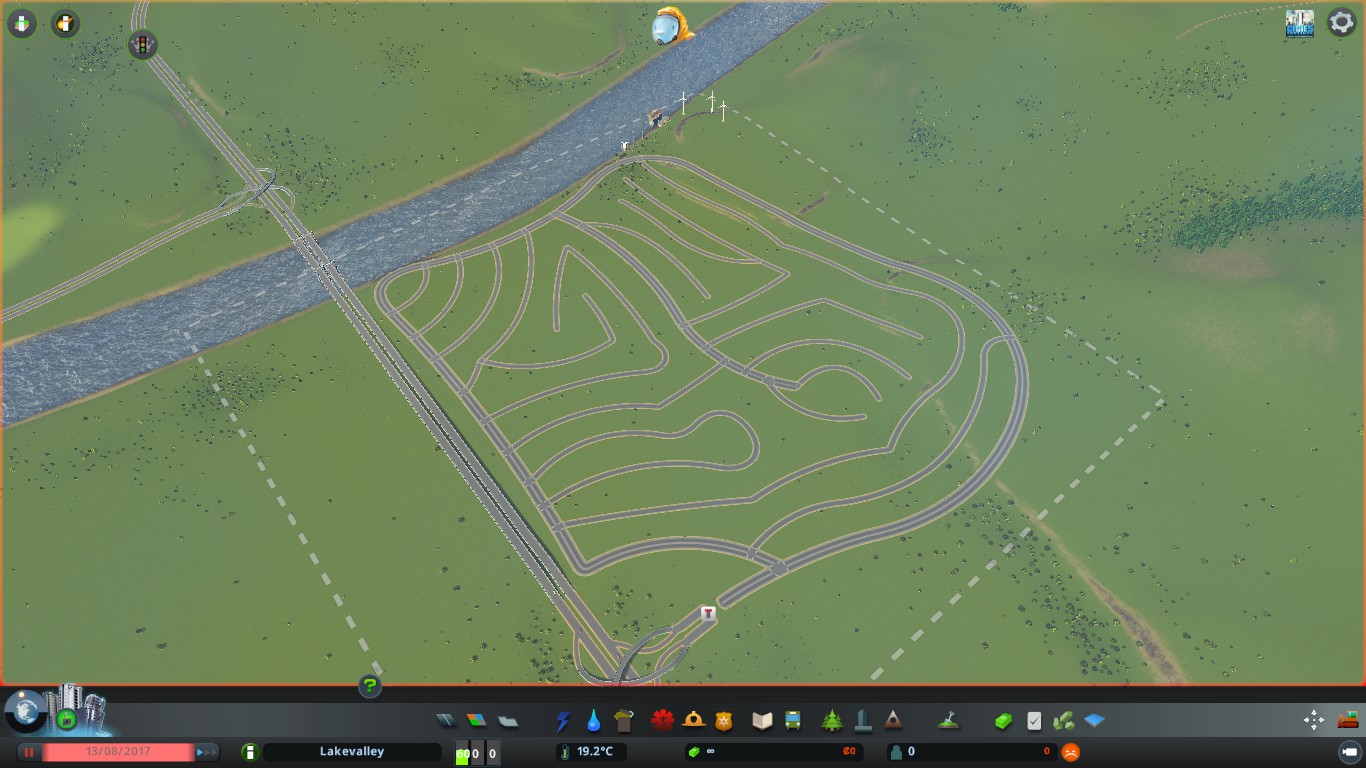Open the Parks and Recreation menu

832,719
